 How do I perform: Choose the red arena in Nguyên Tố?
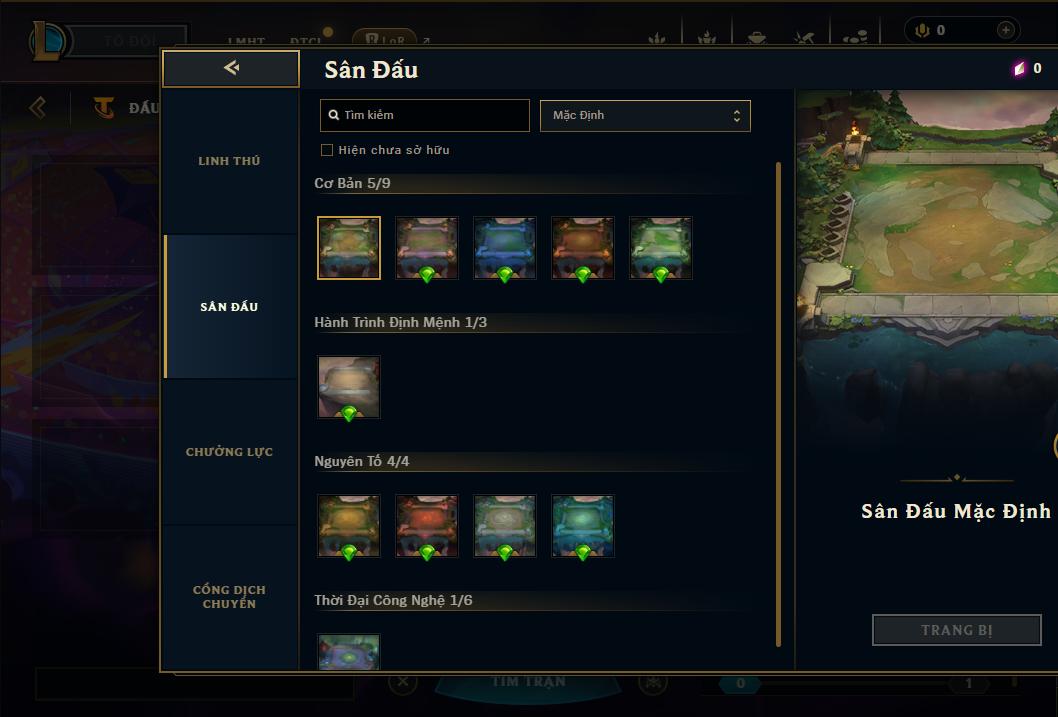click(x=427, y=525)
